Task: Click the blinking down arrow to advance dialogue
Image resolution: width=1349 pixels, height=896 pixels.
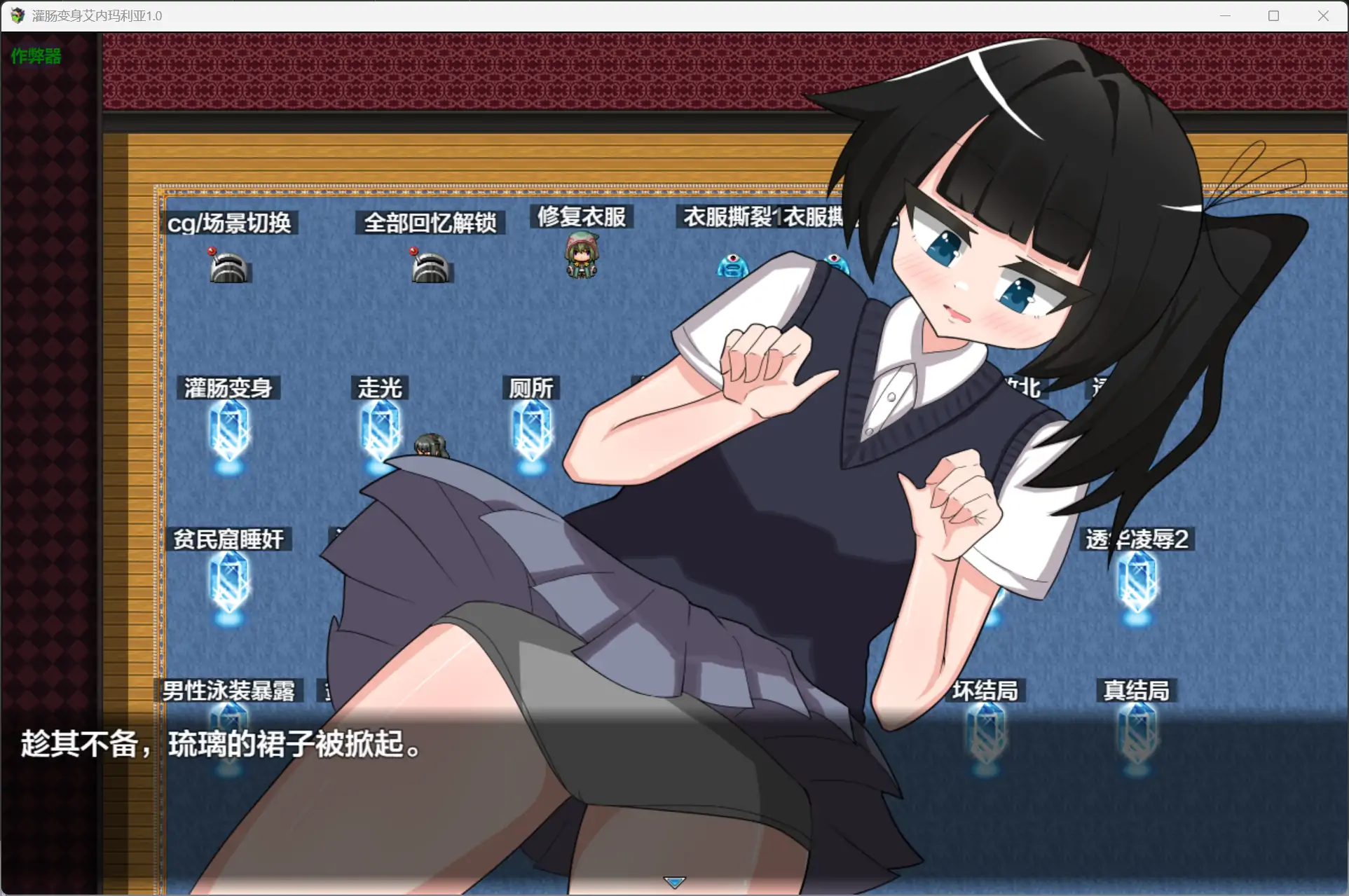Action: (674, 881)
